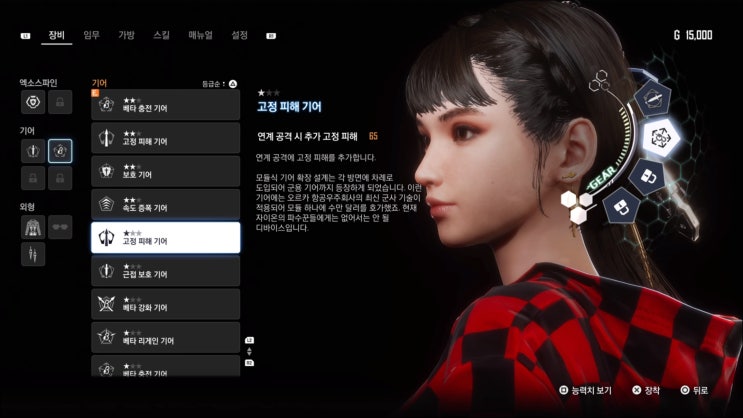Image resolution: width=743 pixels, height=418 pixels.
Task: Open the 설정 tab
Action: [239, 35]
